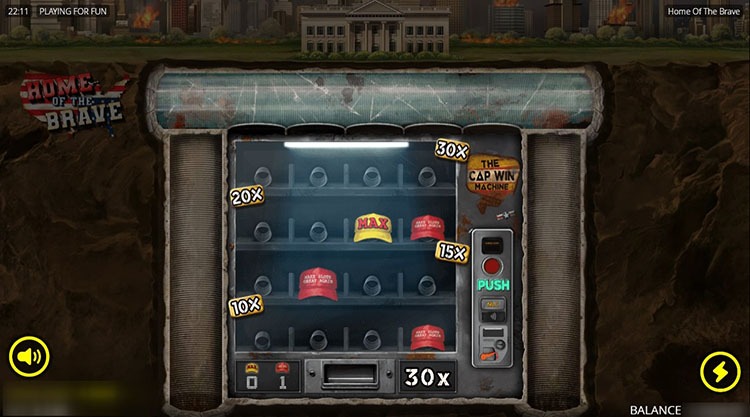Toggle the sound speaker button

tap(31, 355)
